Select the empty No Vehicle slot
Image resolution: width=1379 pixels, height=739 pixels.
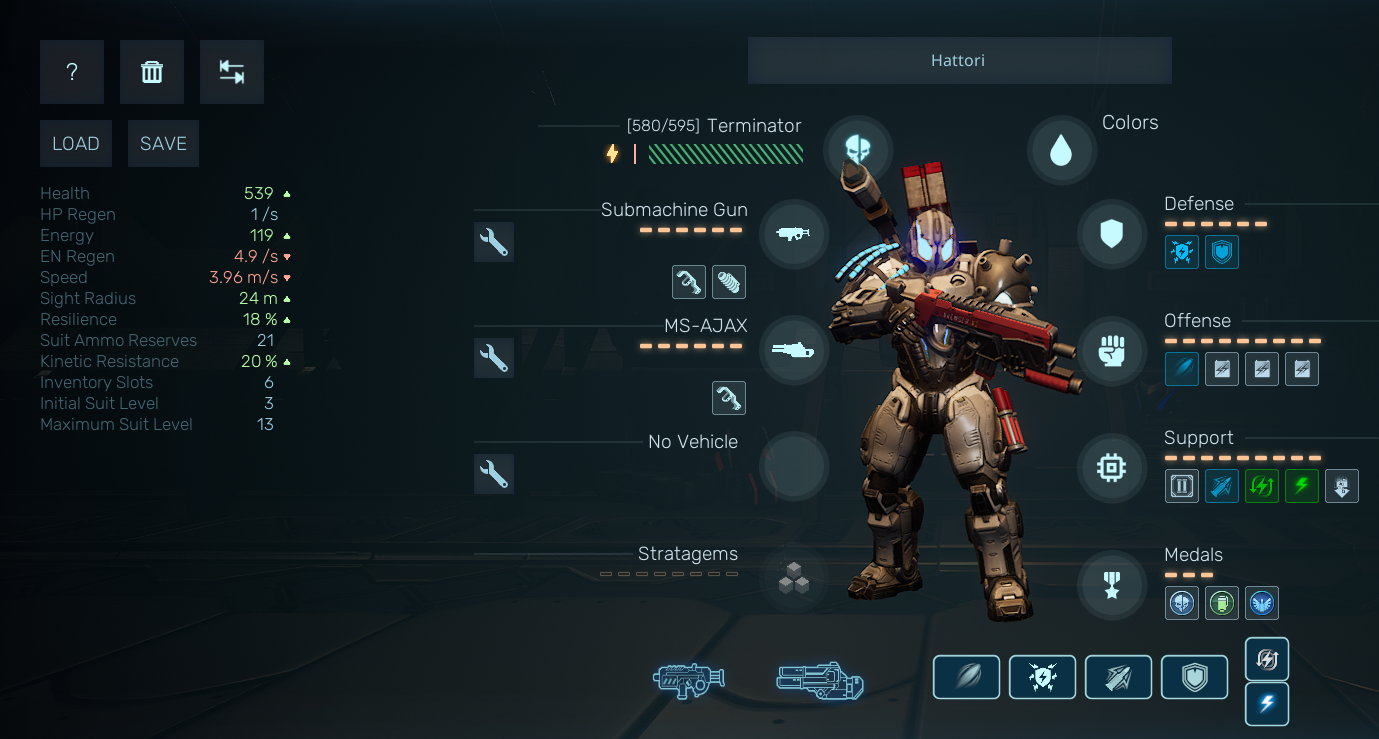tap(793, 466)
